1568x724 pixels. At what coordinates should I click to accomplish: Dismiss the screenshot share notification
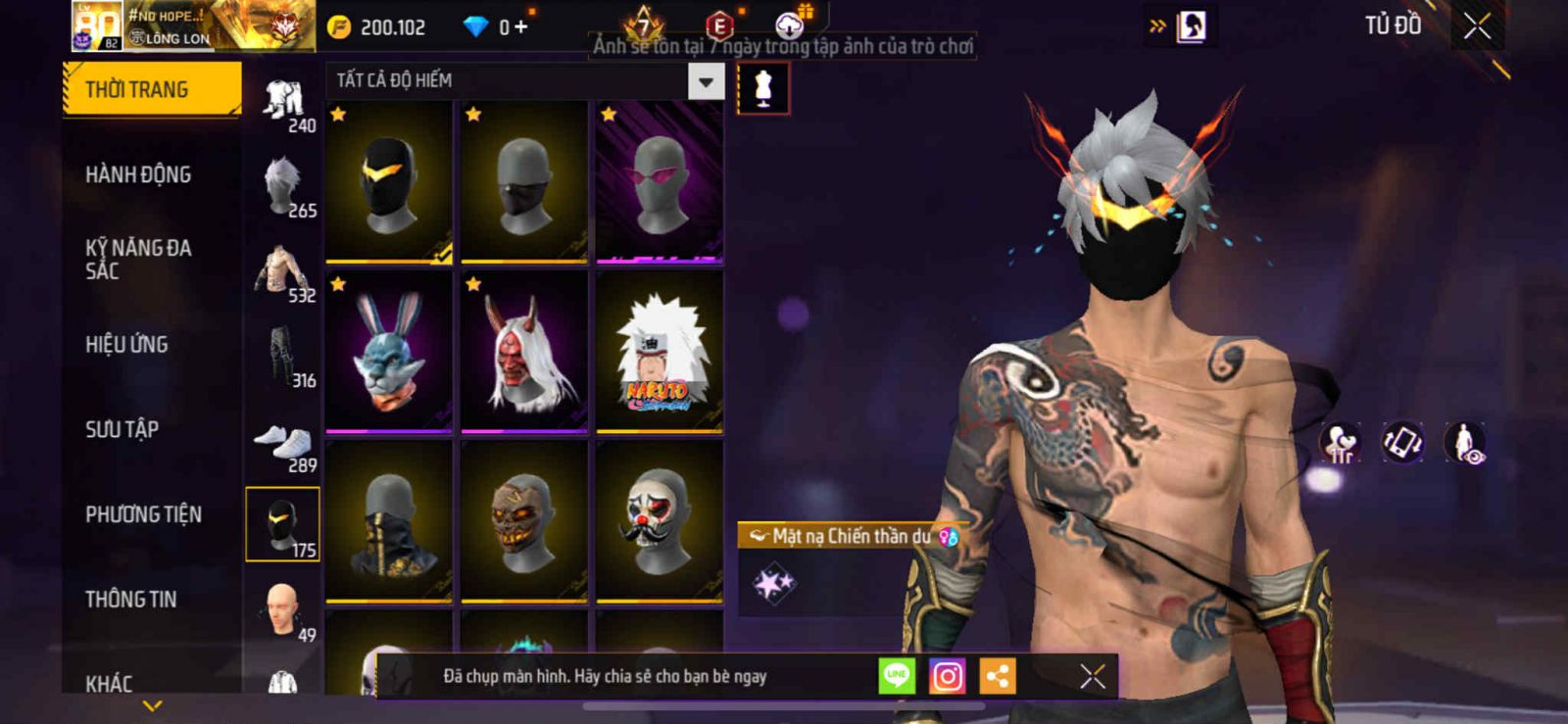coord(1092,676)
